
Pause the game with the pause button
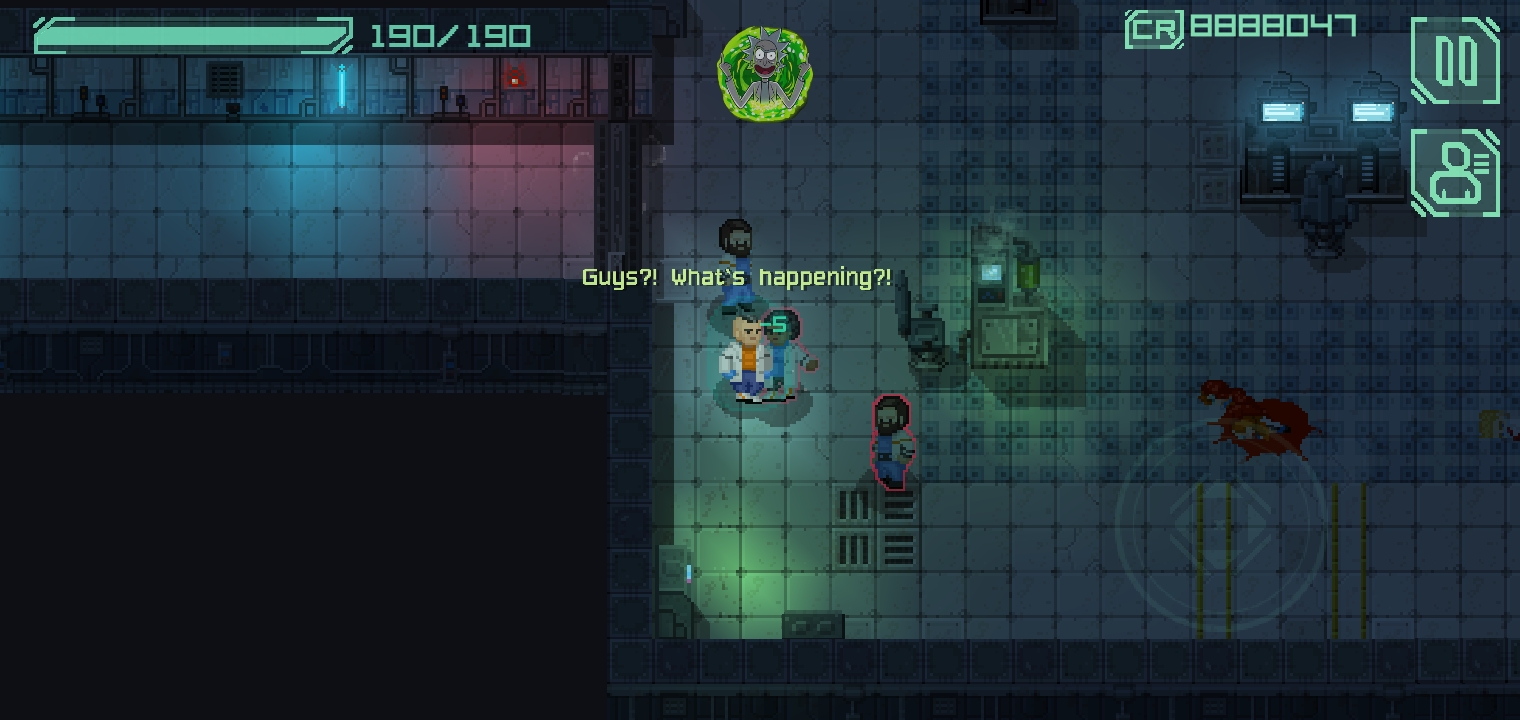pyautogui.click(x=1455, y=61)
